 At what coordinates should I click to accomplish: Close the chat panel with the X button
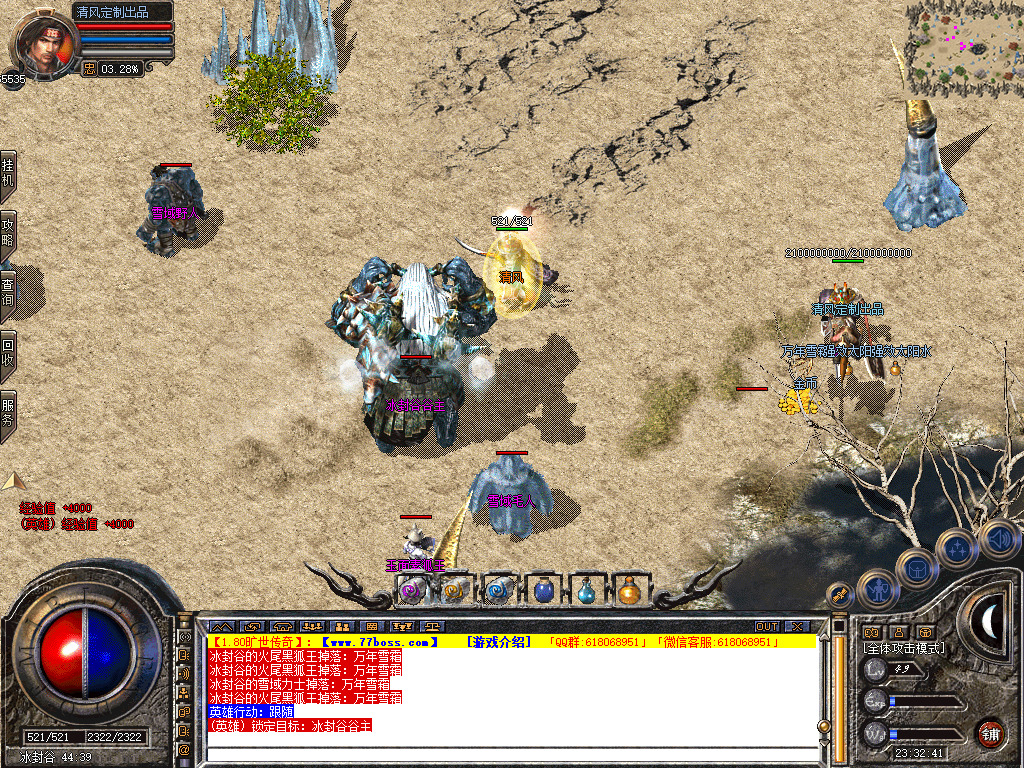[797, 626]
